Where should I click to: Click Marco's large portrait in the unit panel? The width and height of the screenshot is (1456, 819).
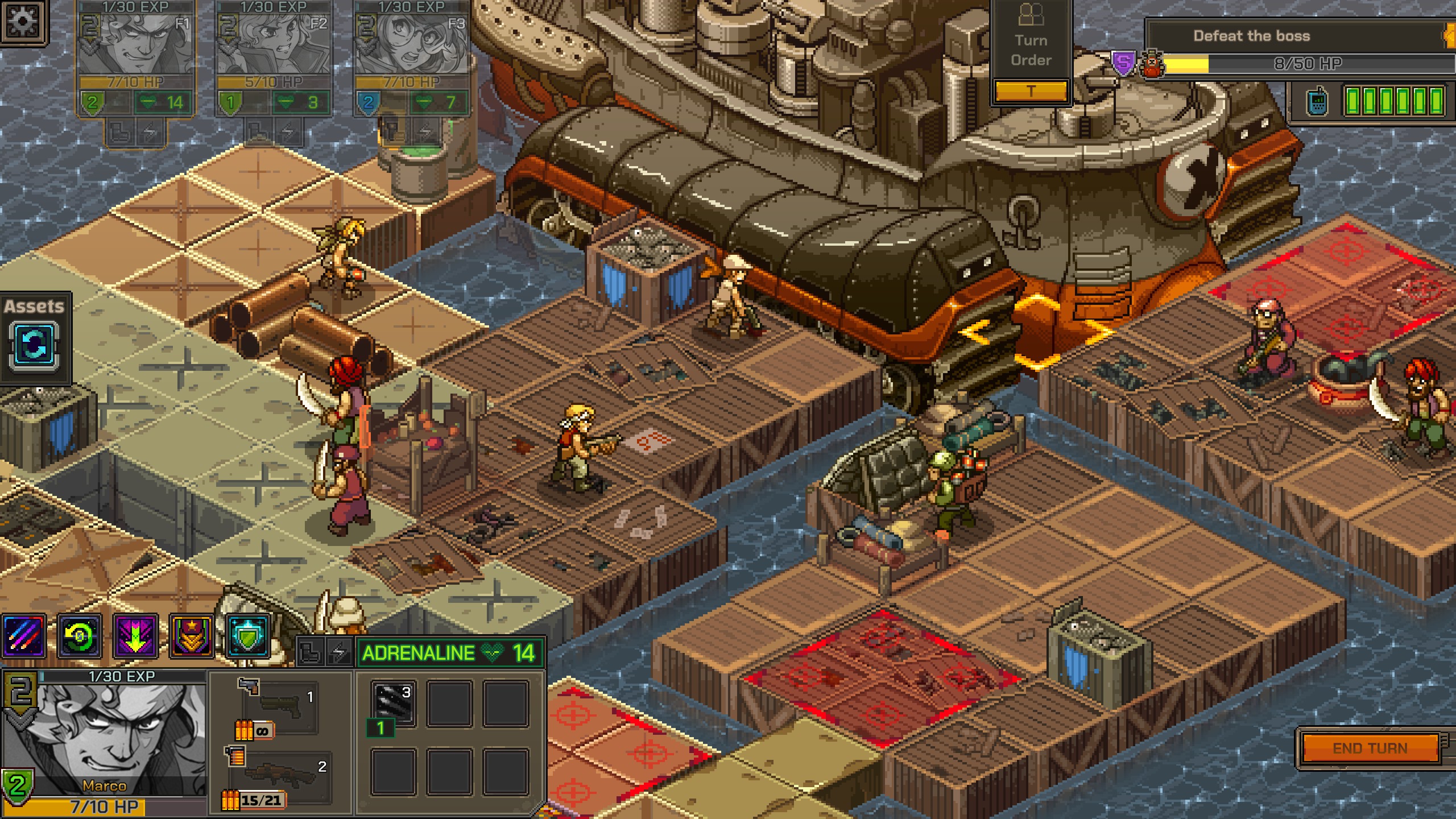coord(105,734)
